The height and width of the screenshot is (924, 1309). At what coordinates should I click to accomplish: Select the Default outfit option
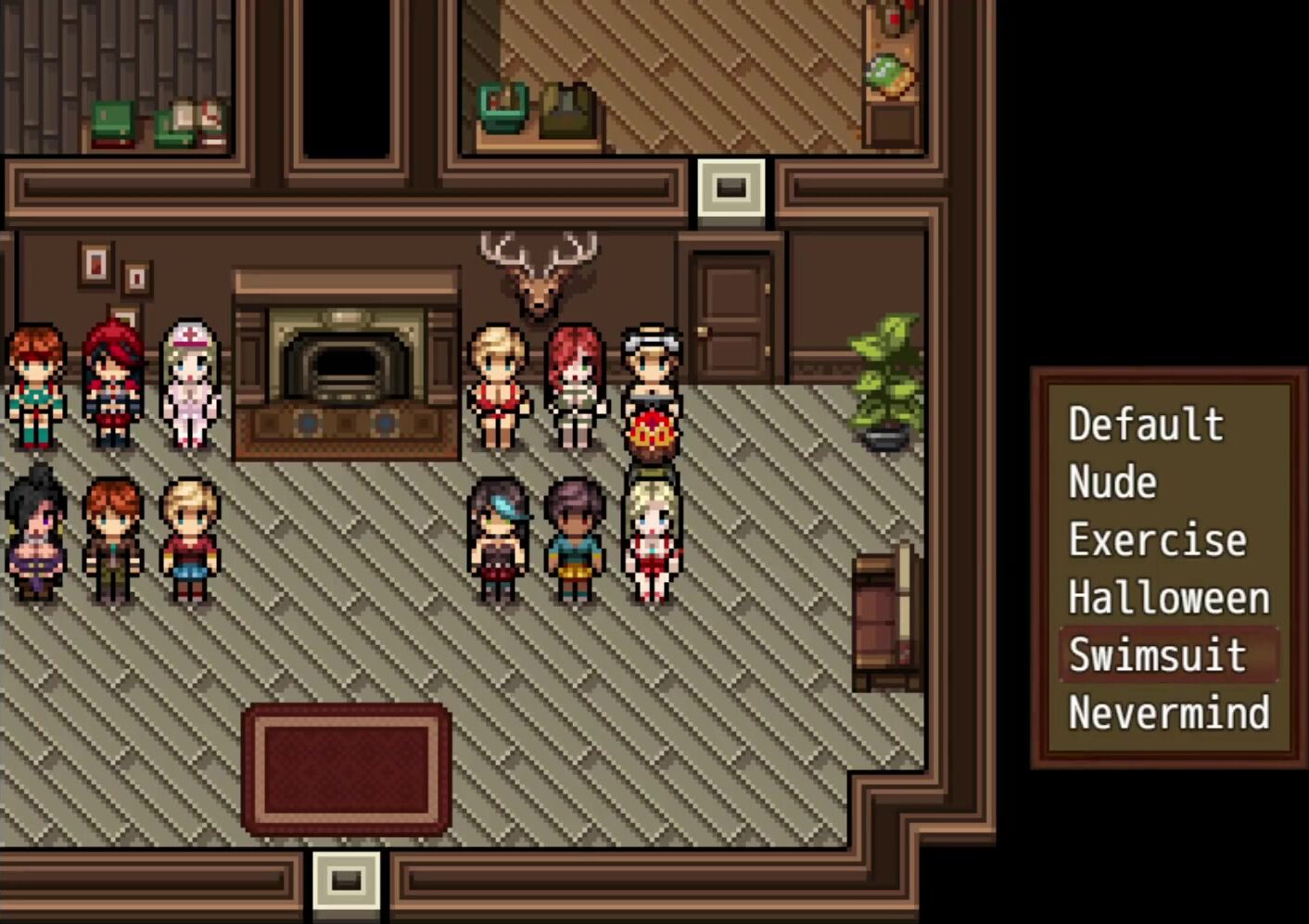click(1146, 424)
